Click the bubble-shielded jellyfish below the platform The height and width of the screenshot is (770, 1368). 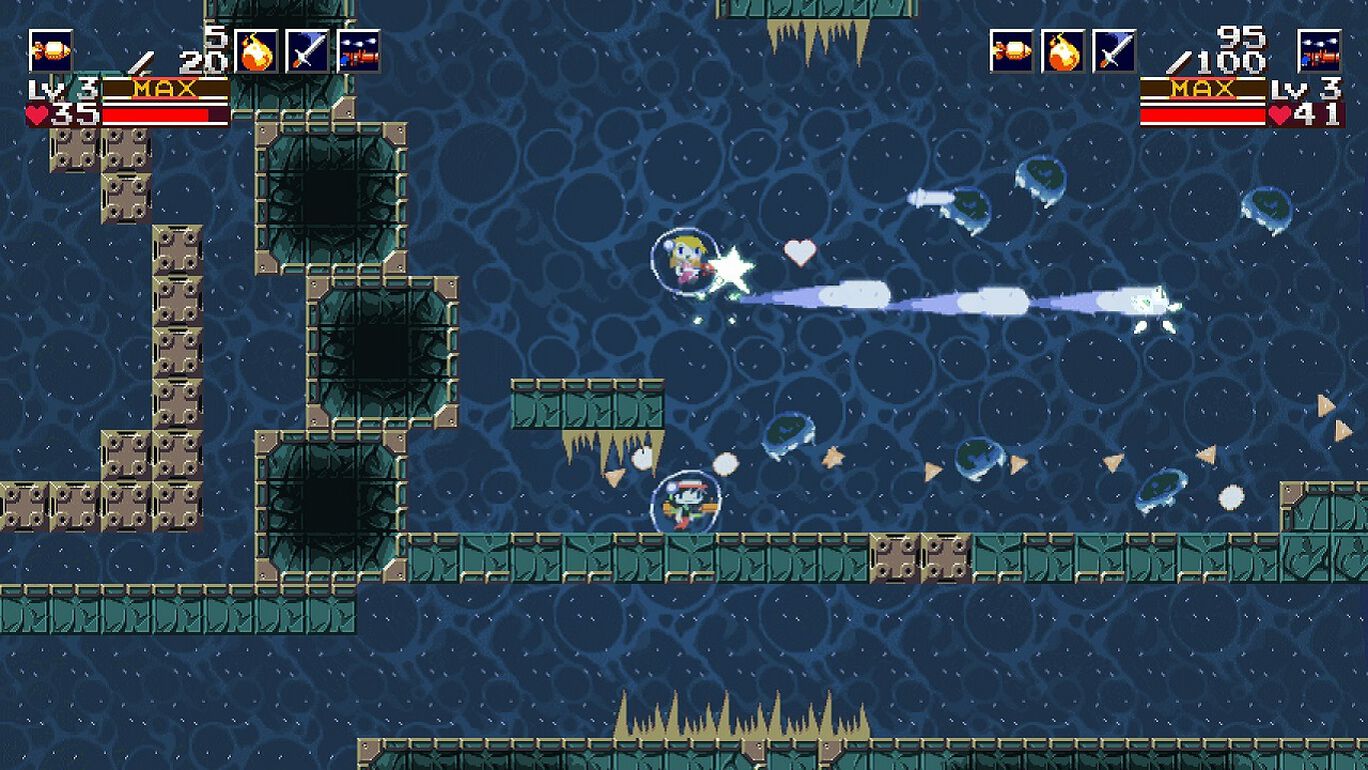point(790,432)
